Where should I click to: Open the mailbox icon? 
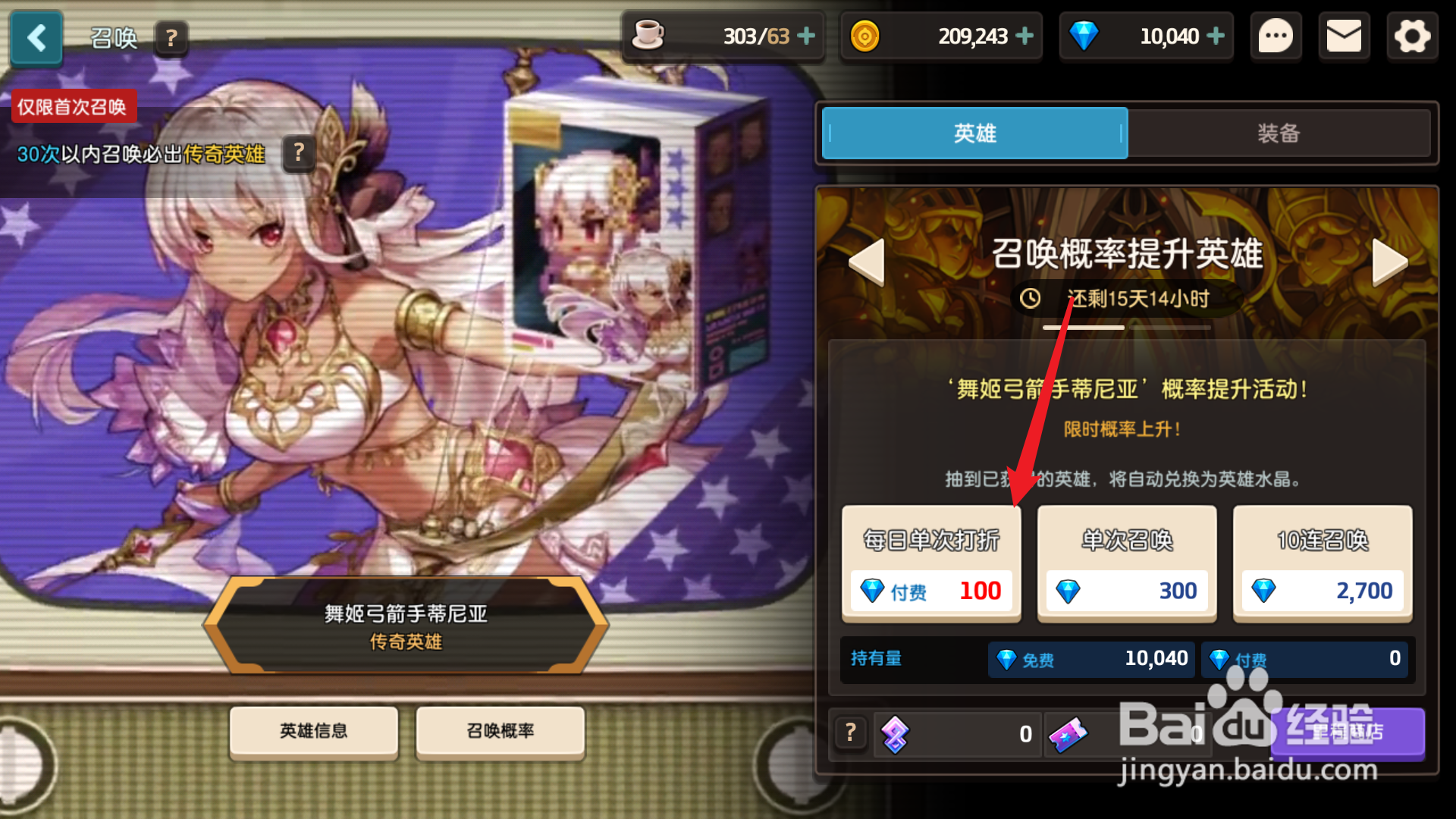tap(1344, 36)
